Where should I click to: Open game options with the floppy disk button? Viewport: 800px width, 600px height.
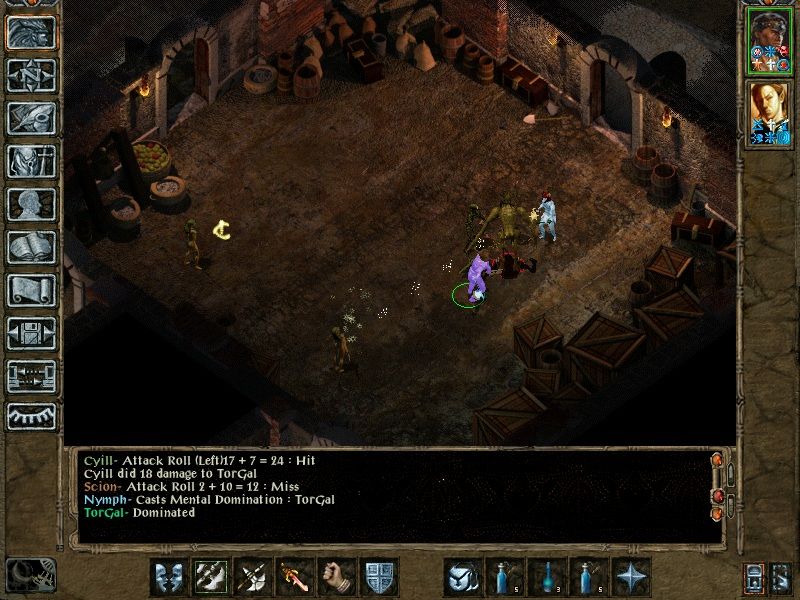(x=30, y=333)
